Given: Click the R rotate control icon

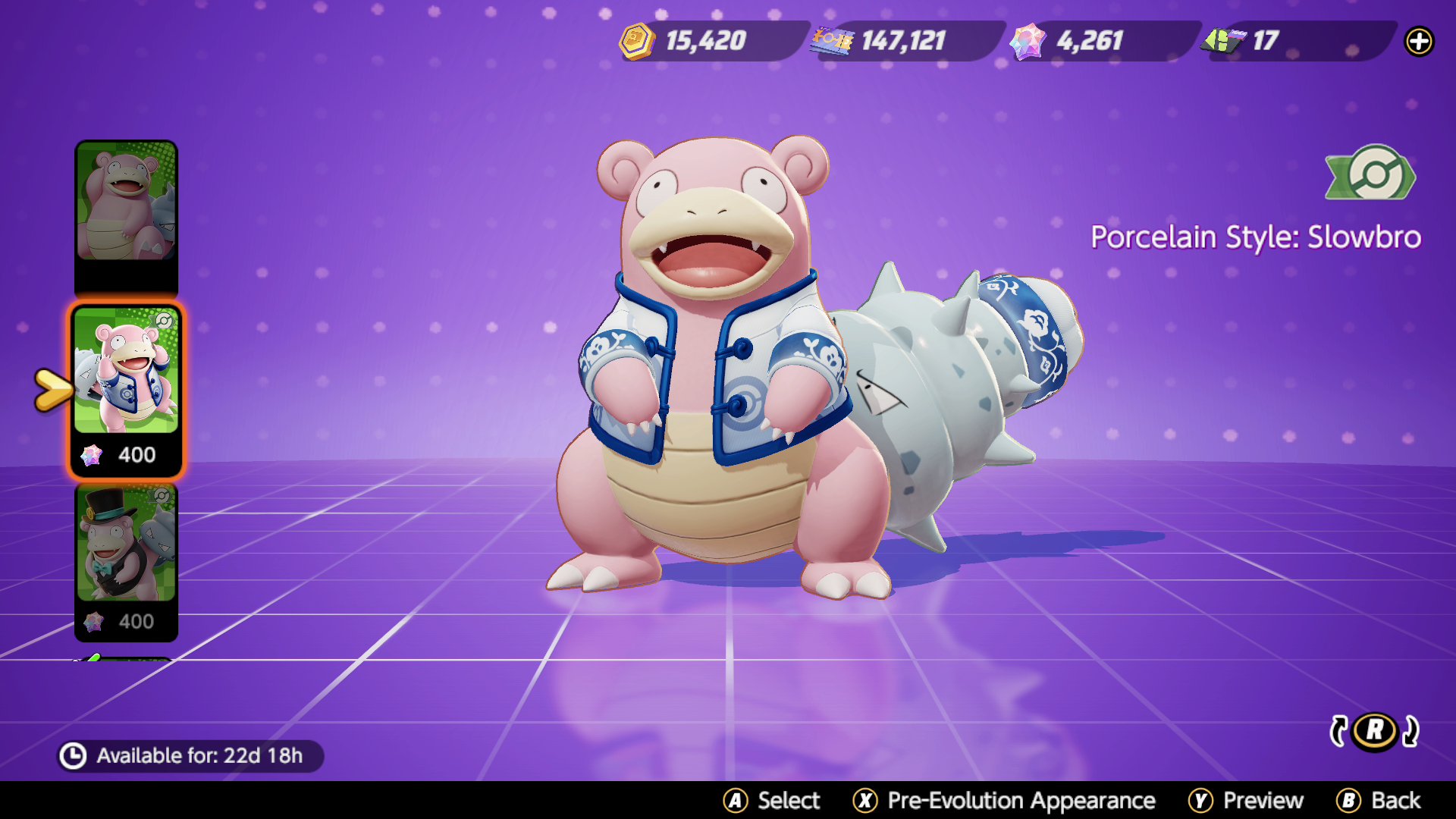Looking at the screenshot, I should tap(1373, 731).
